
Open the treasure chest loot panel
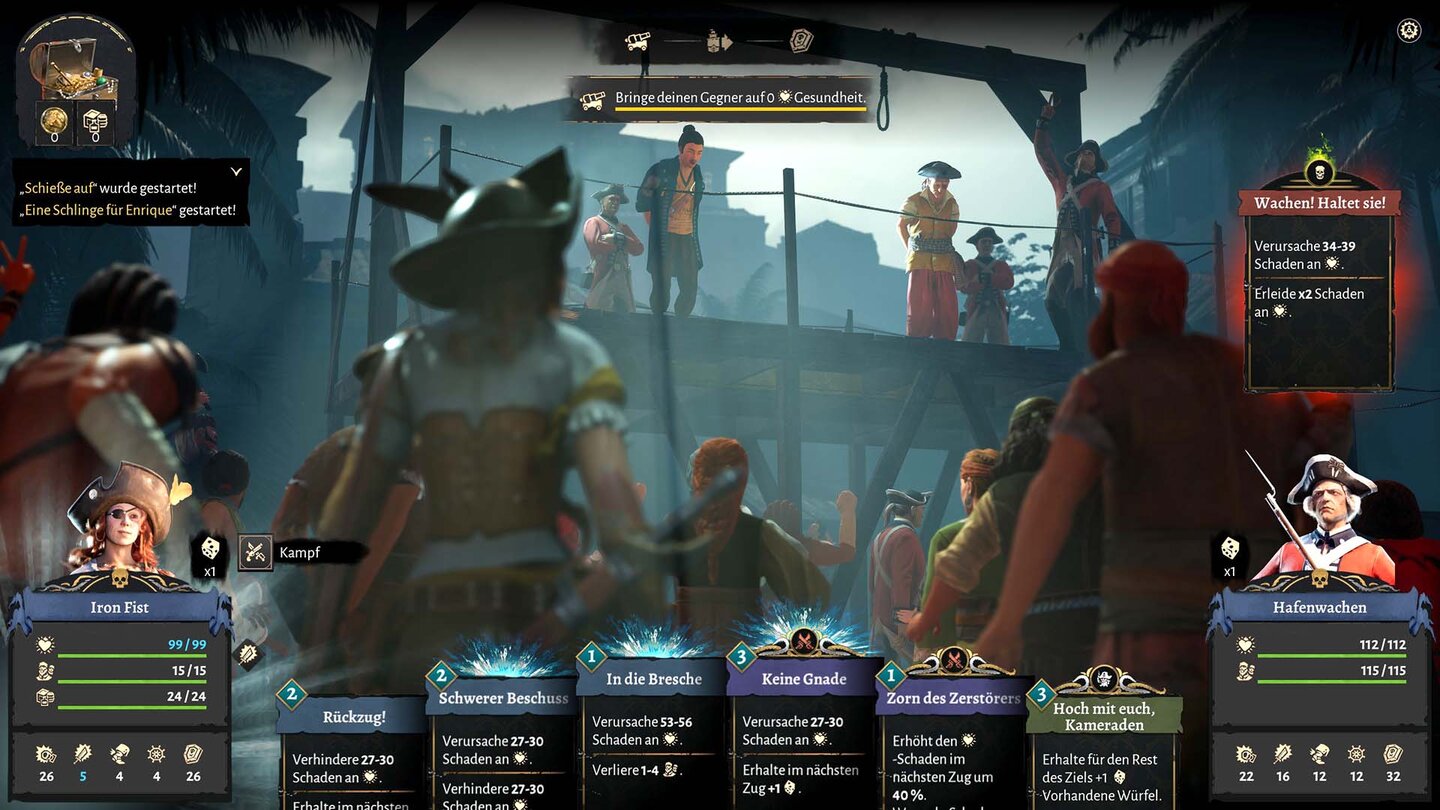click(75, 70)
